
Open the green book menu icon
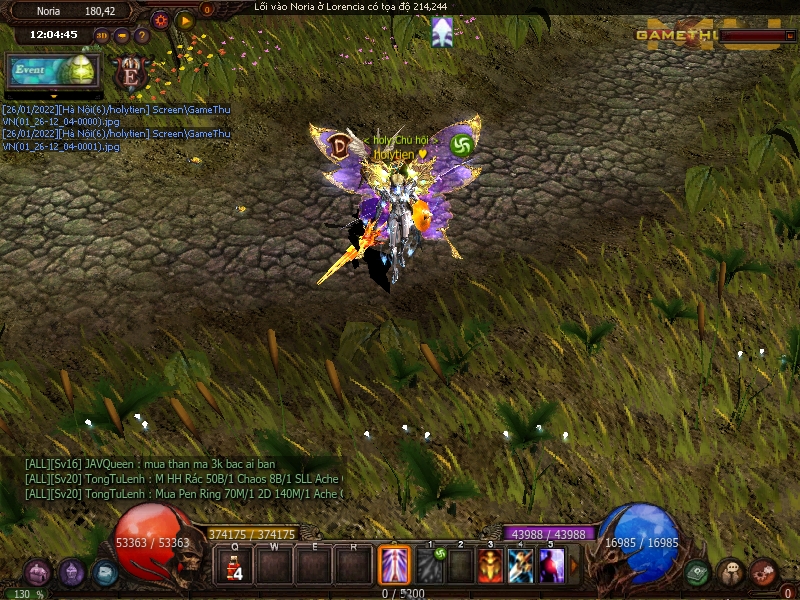click(698, 573)
